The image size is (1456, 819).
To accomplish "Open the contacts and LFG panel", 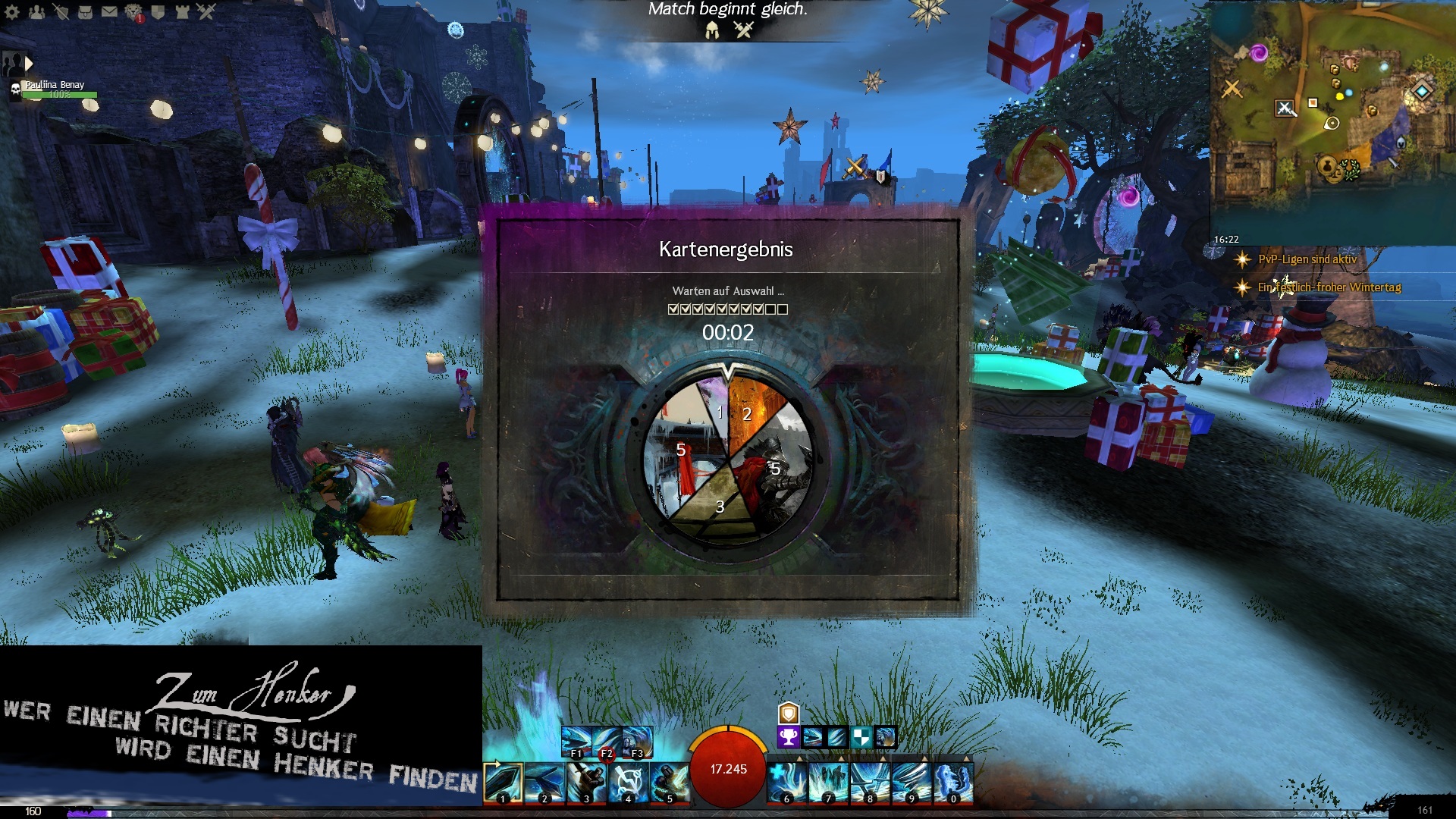I will pos(36,11).
